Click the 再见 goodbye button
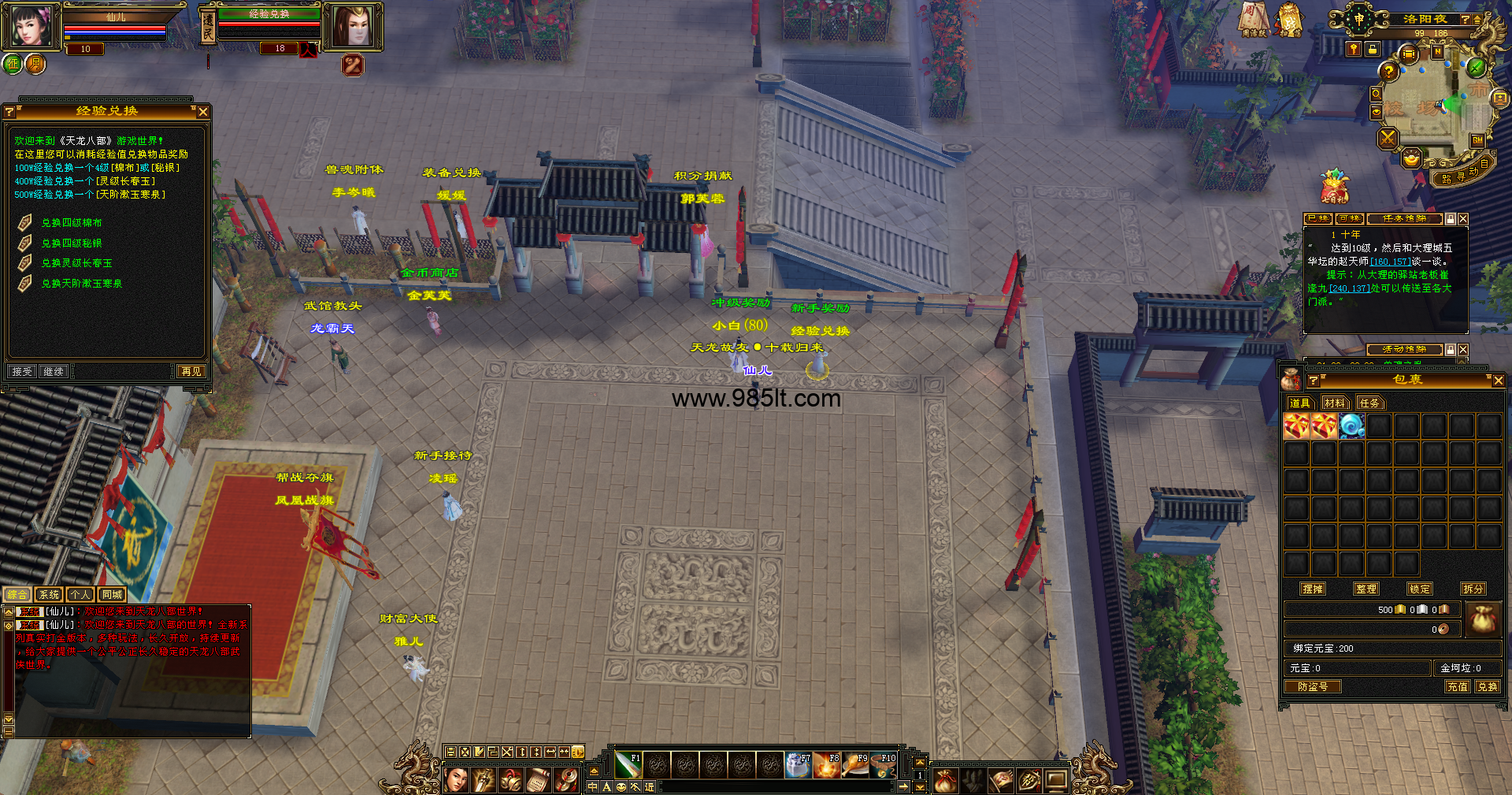This screenshot has height=795, width=1512. click(x=191, y=371)
